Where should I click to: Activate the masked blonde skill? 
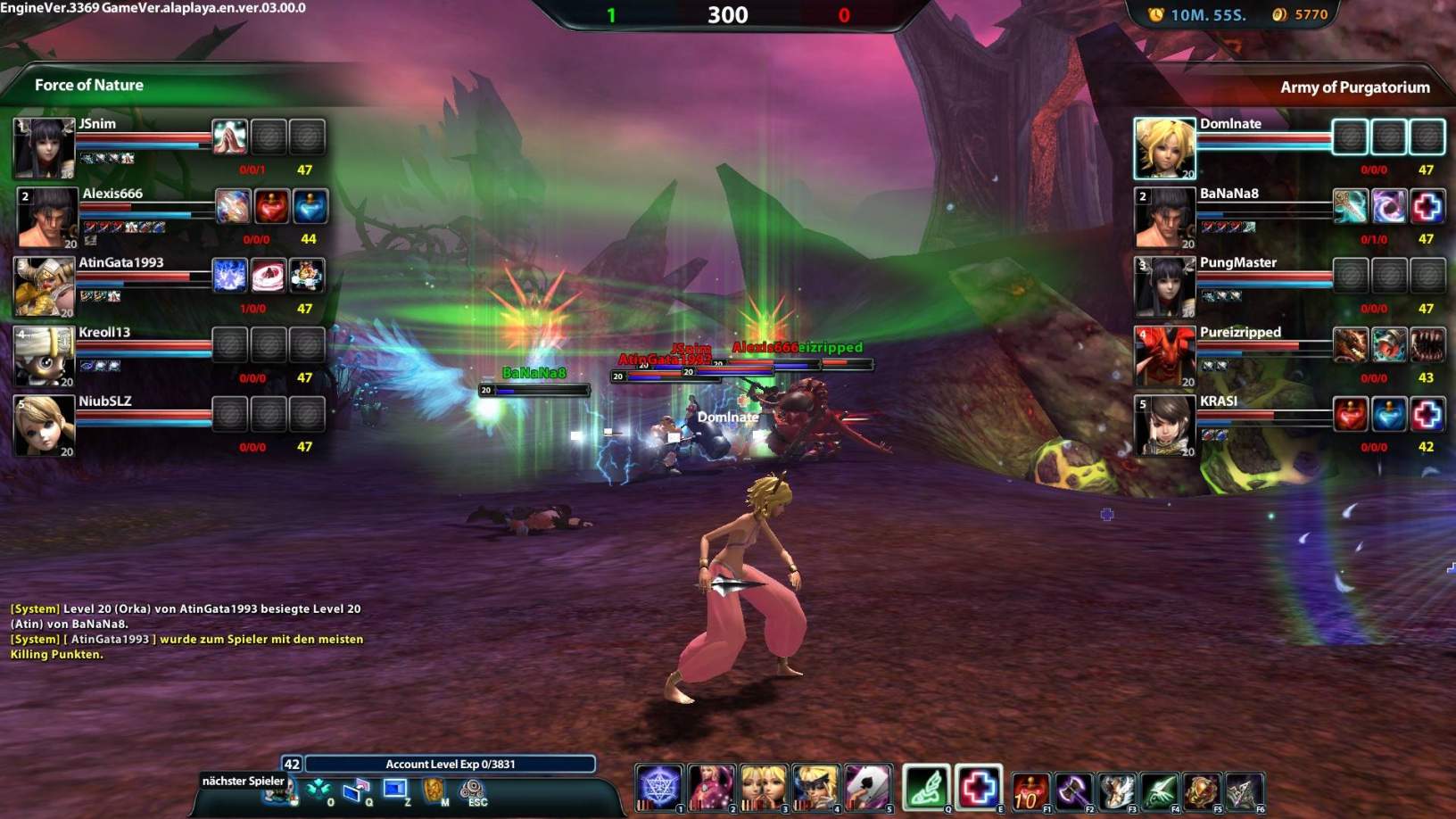815,787
